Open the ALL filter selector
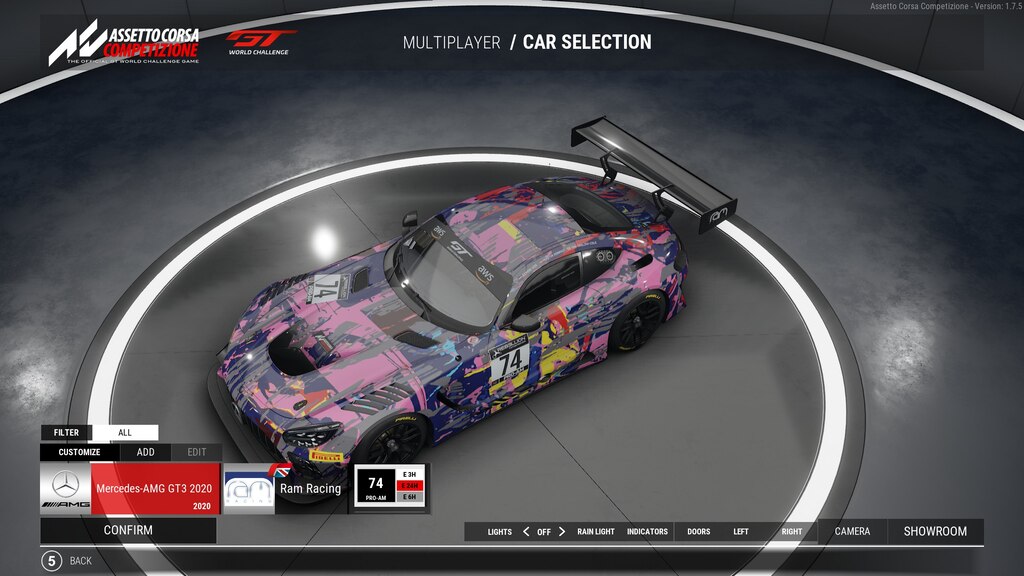The image size is (1024, 576). point(125,433)
